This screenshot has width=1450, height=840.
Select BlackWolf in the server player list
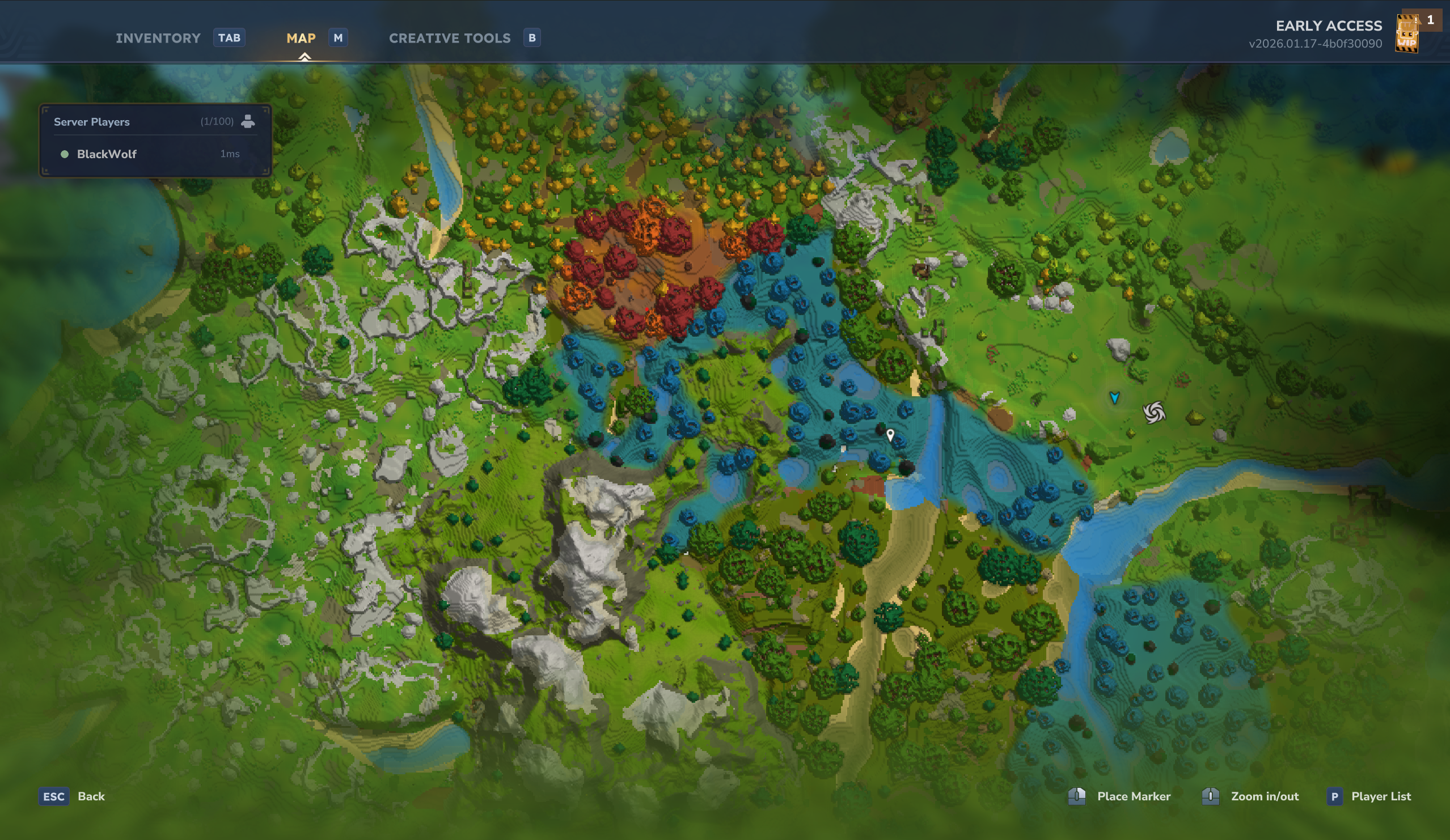107,154
